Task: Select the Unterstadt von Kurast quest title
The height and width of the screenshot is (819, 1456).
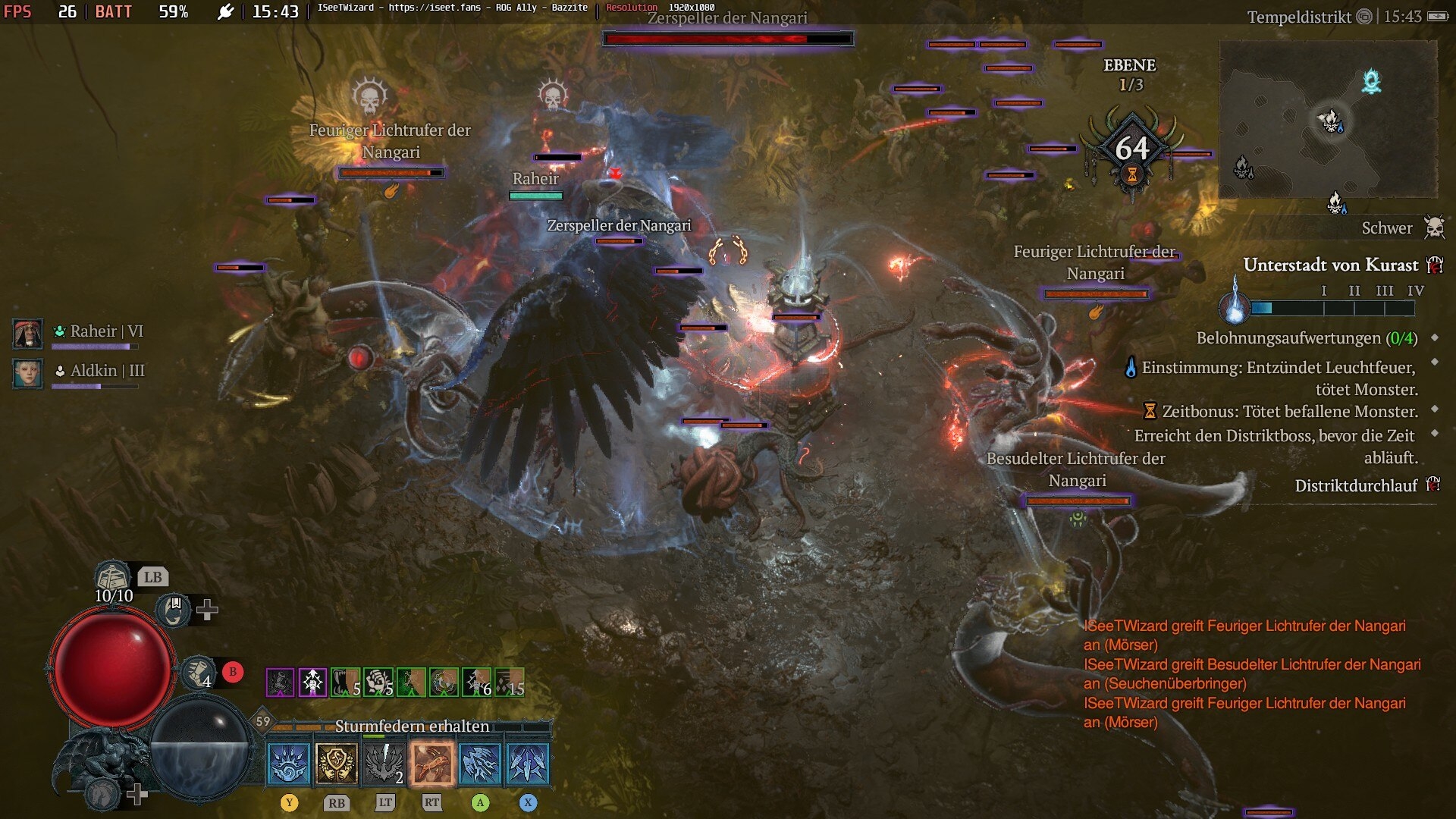Action: (1330, 265)
